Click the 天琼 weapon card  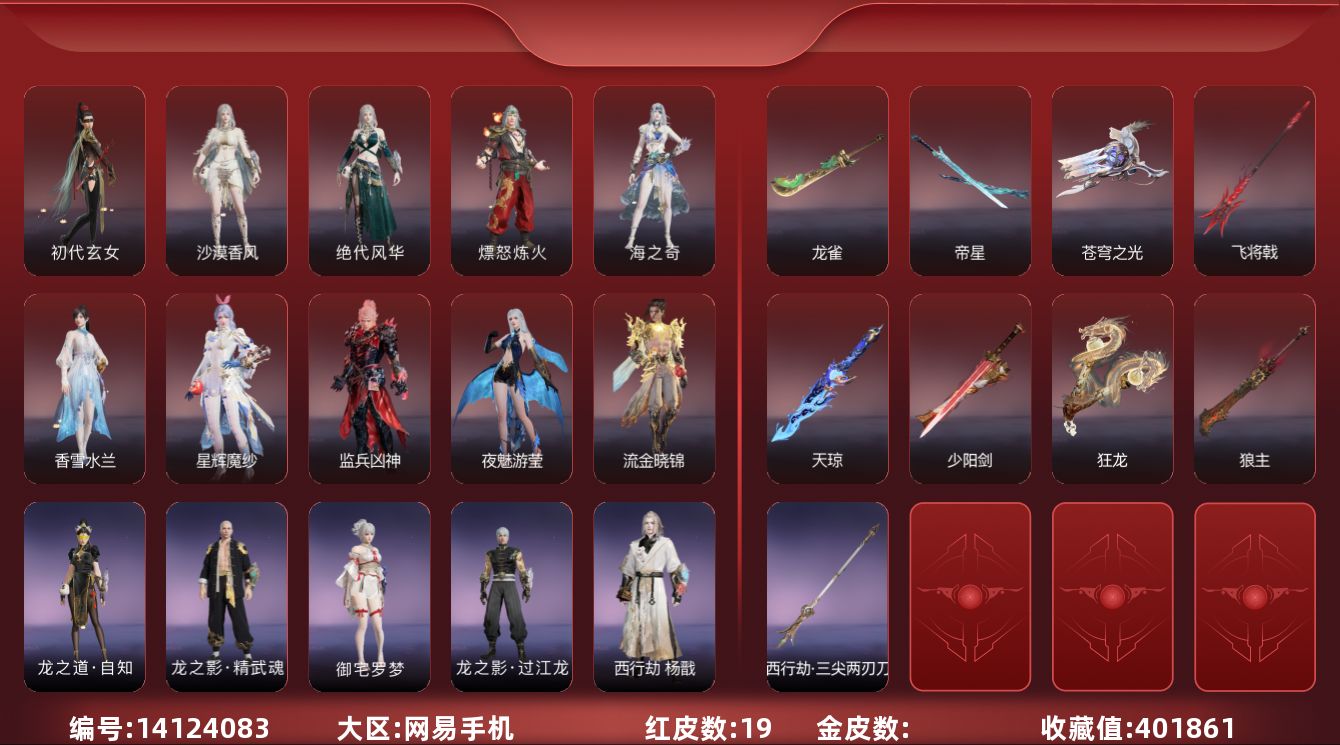pyautogui.click(x=827, y=388)
